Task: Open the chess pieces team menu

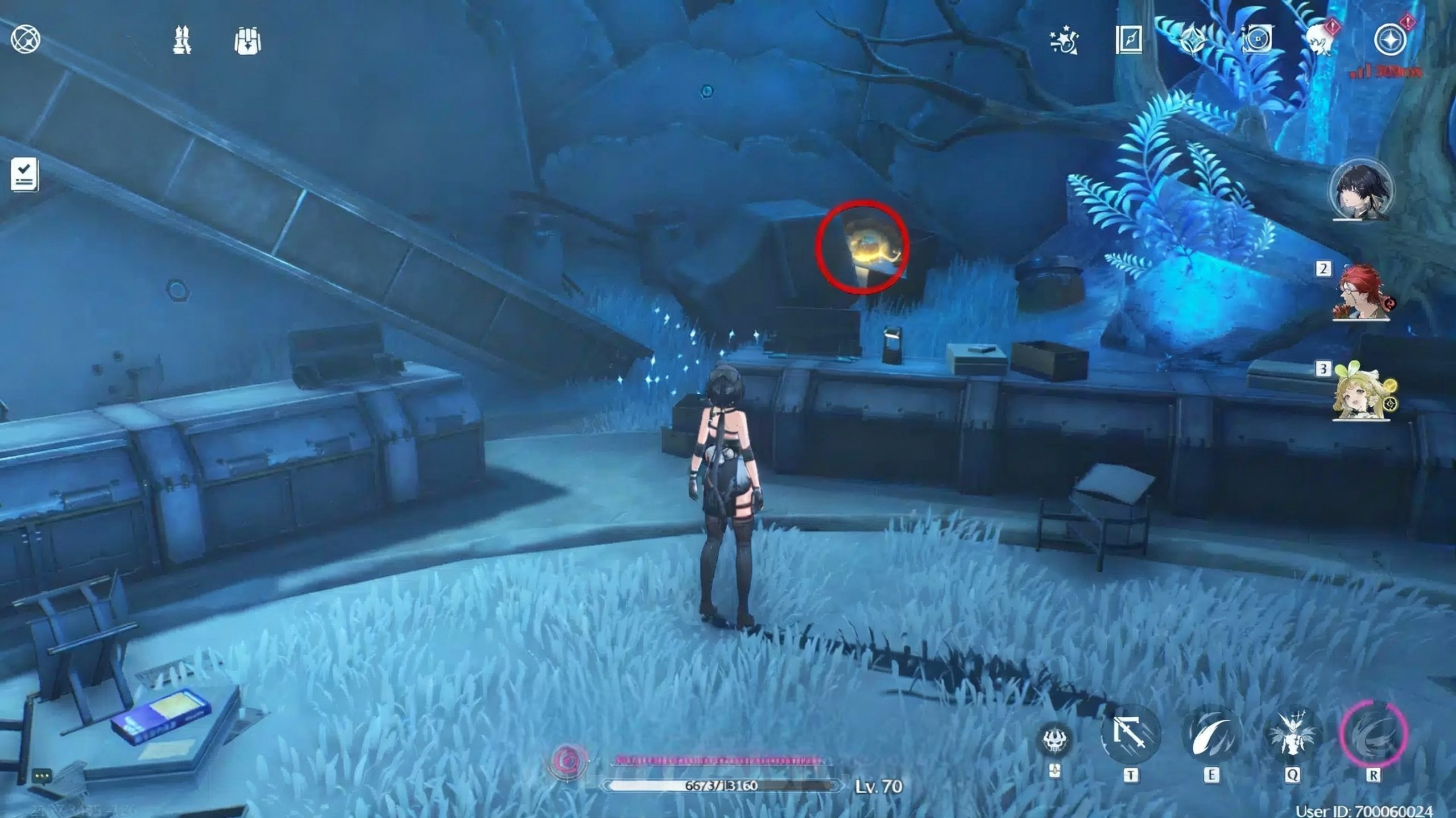Action: [182, 40]
